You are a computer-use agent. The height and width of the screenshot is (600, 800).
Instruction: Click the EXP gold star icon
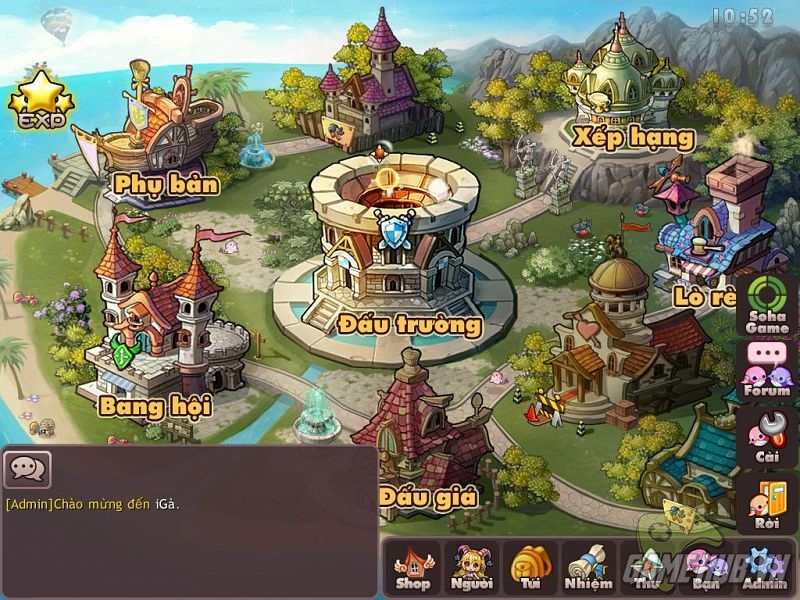point(41,100)
